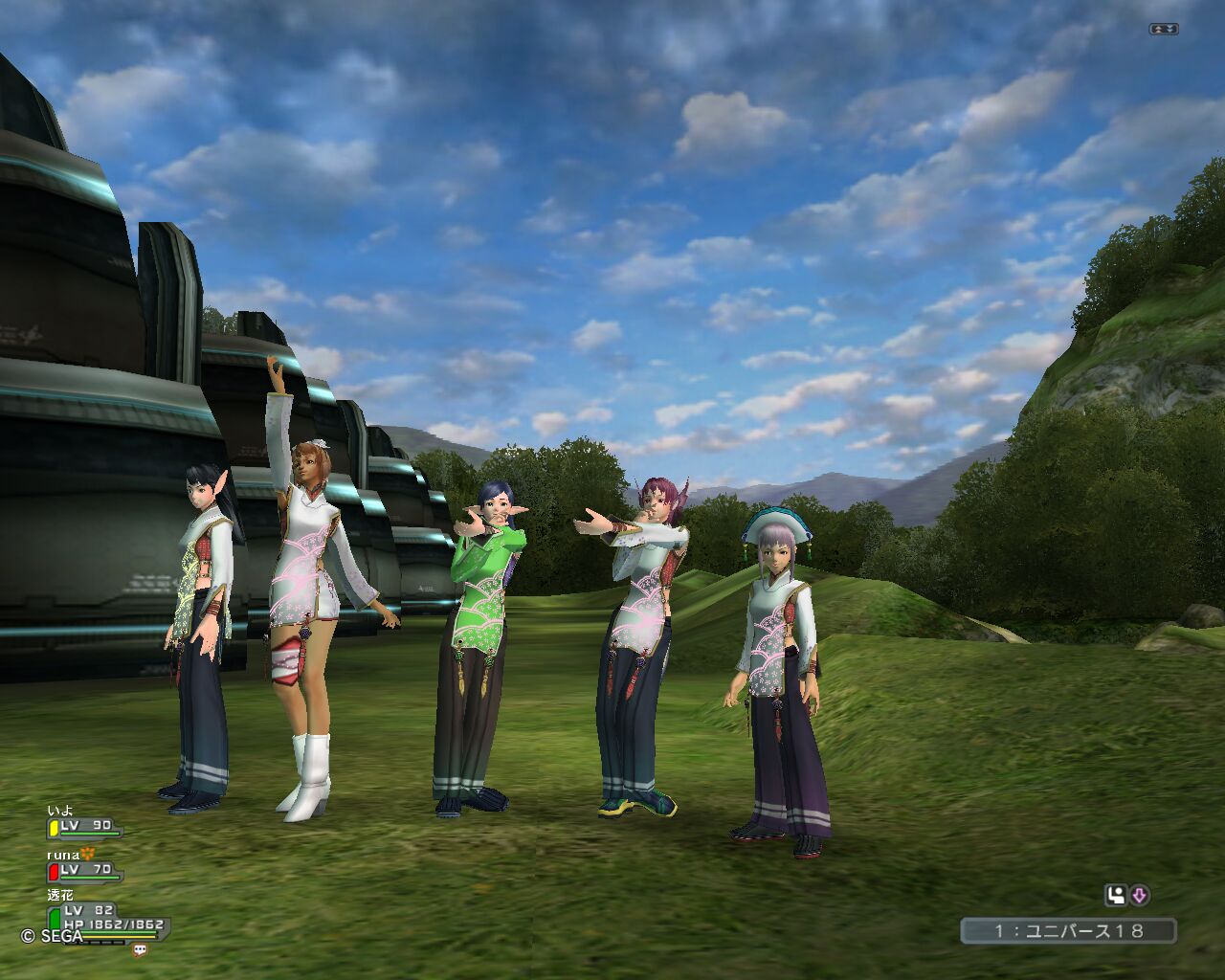Click the white seated-figure icon
The image size is (1225, 980).
tap(1115, 896)
